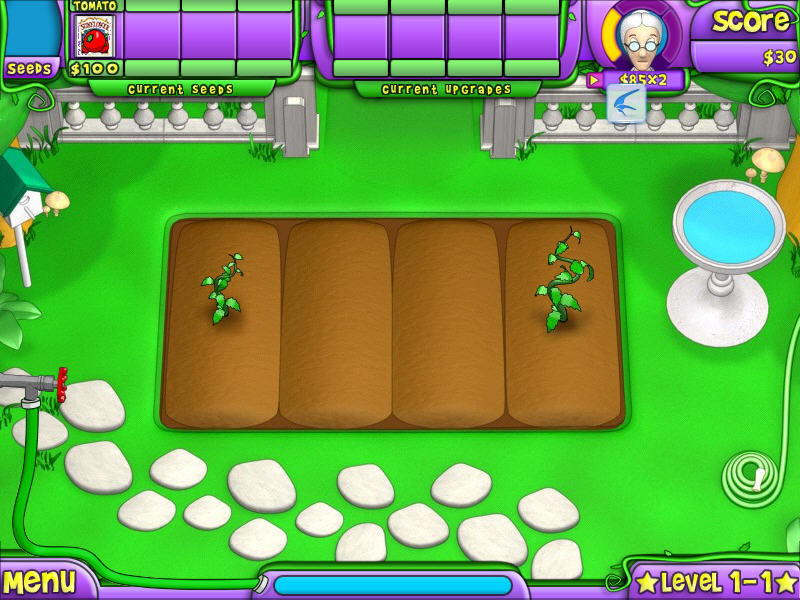The width and height of the screenshot is (800, 600).
Task: Open the Seeds shop panel
Action: (29, 69)
